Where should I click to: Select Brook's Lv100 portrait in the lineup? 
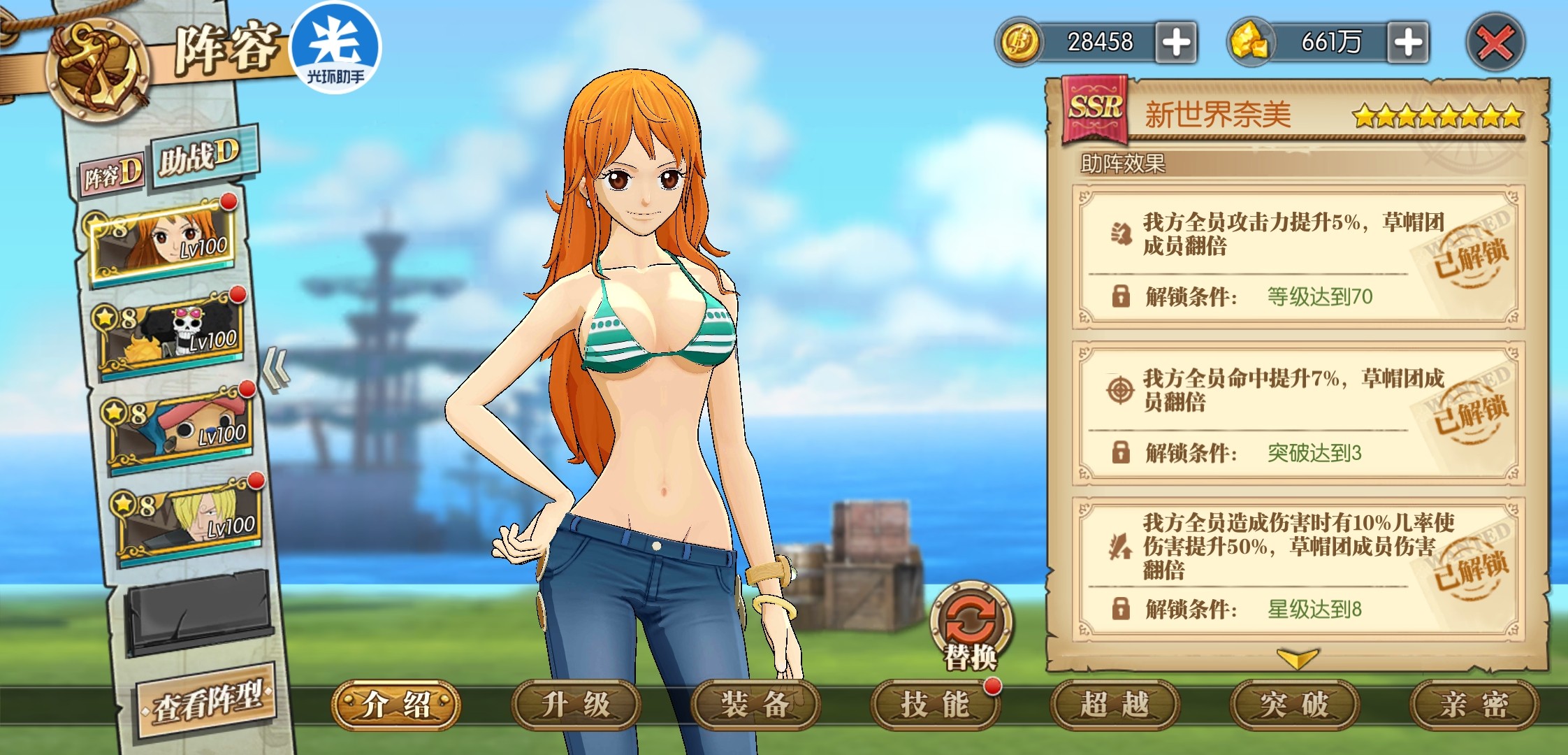[x=171, y=333]
